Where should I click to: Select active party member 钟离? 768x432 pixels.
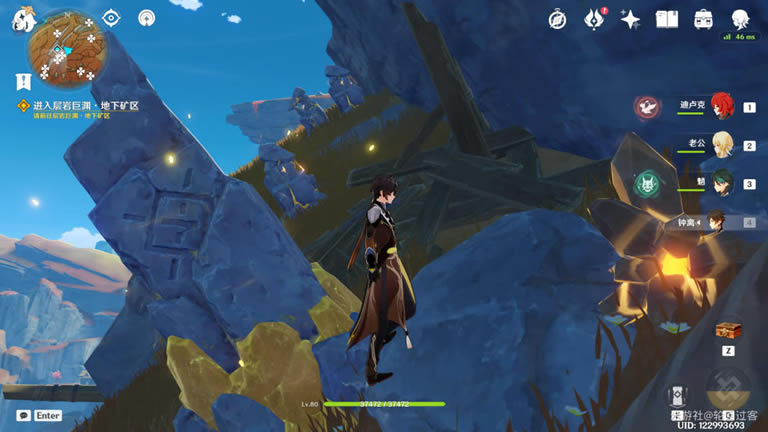pyautogui.click(x=718, y=222)
